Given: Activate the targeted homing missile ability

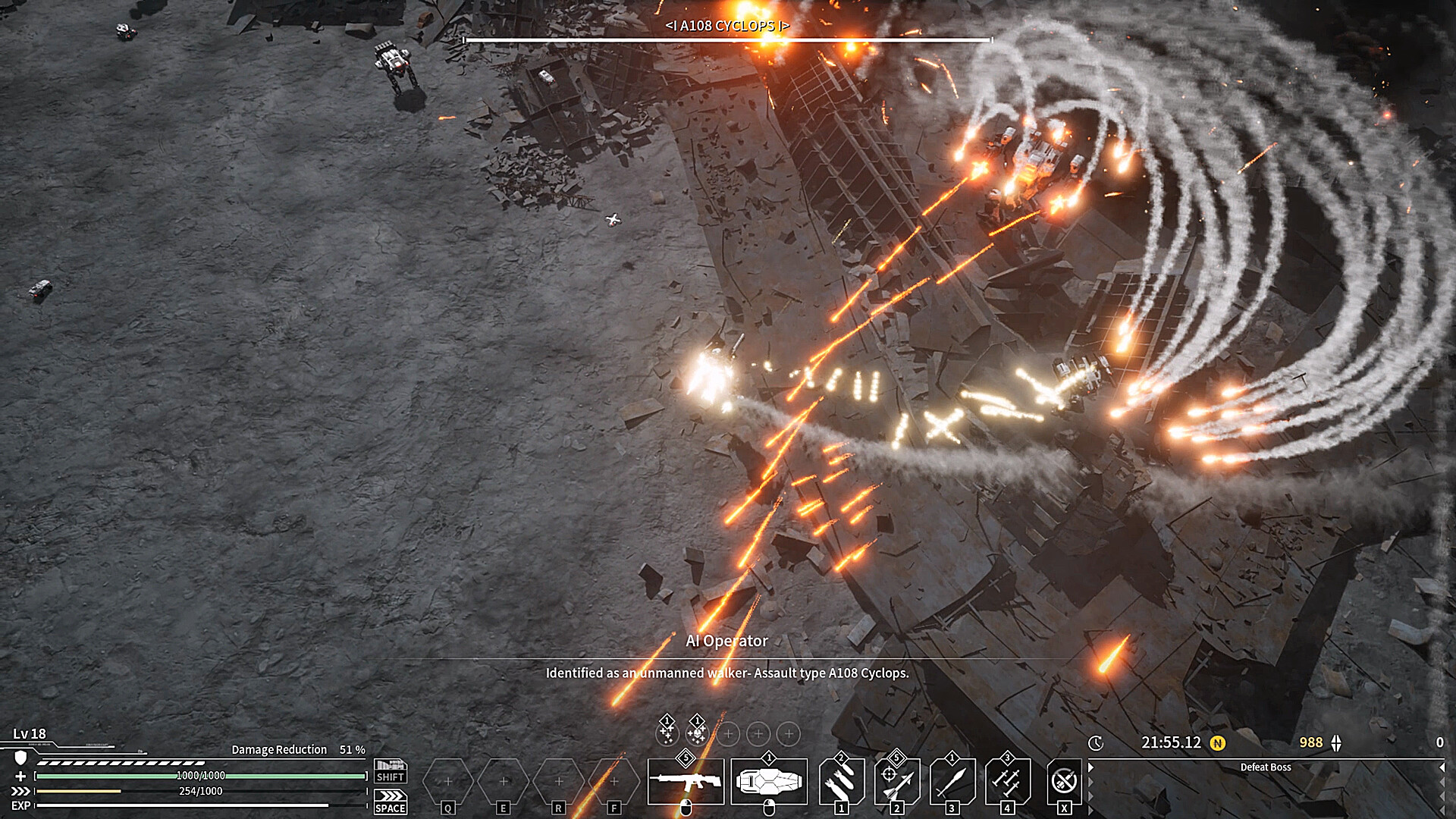Looking at the screenshot, I should [x=897, y=781].
